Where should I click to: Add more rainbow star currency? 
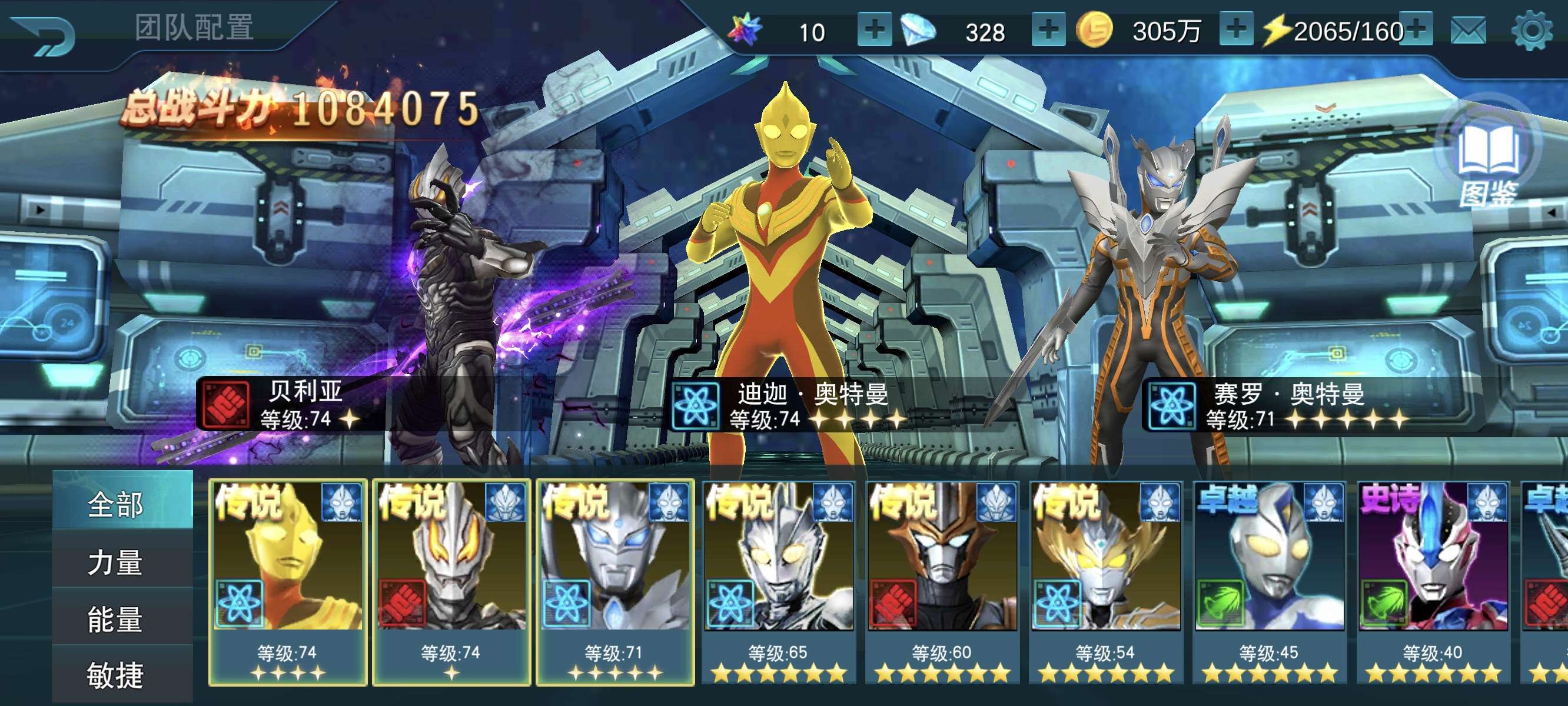874,30
